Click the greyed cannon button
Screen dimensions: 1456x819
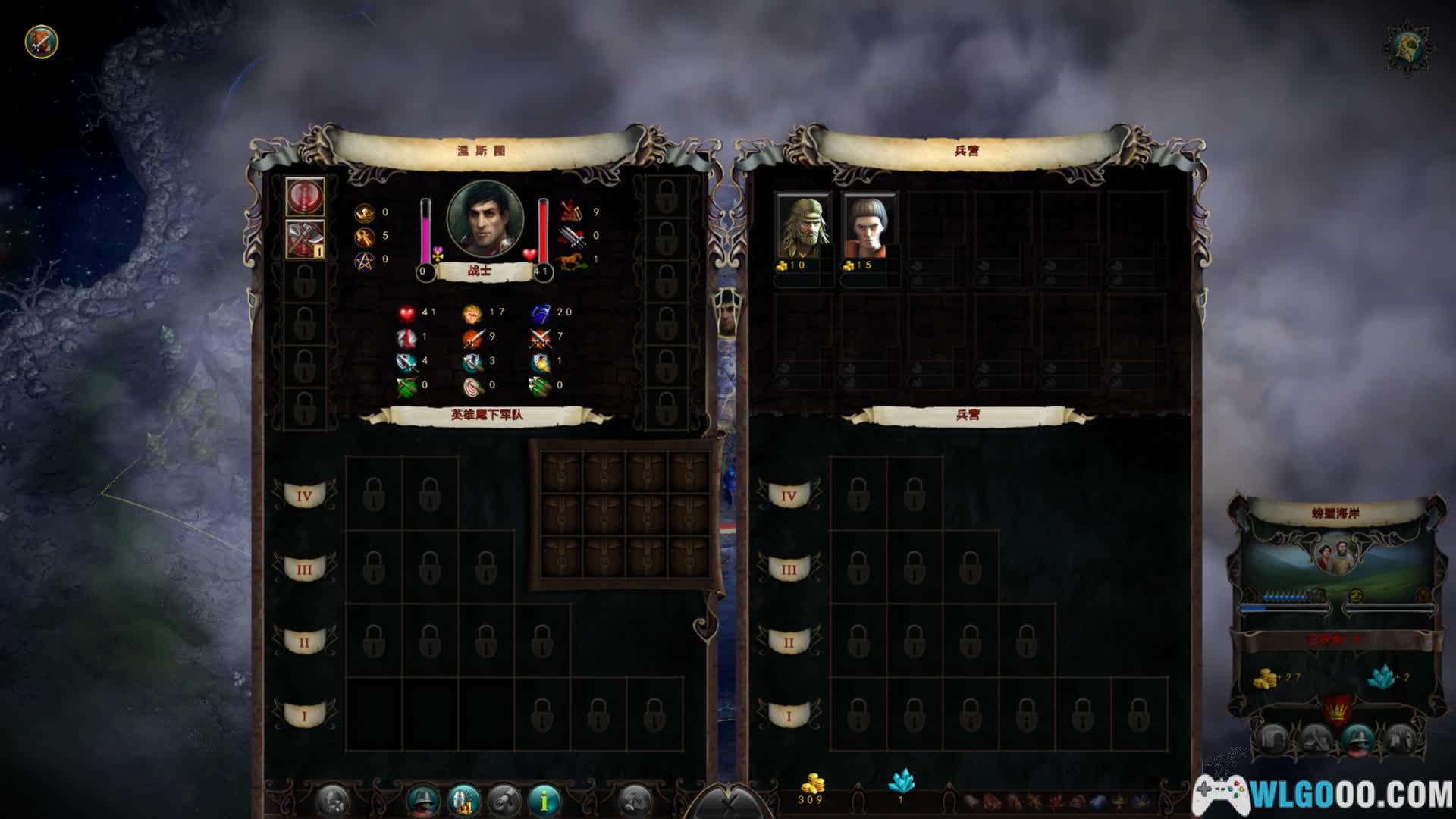tap(504, 799)
